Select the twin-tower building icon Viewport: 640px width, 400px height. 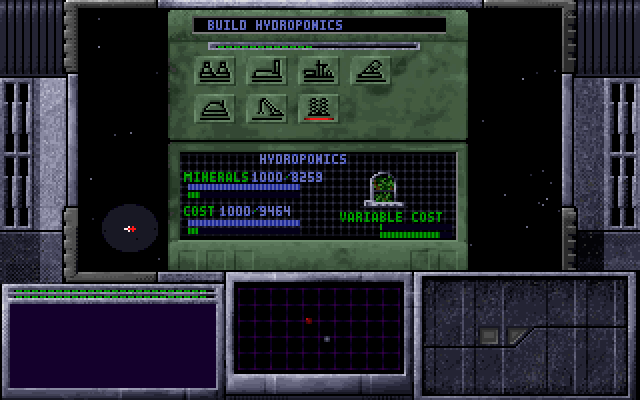click(216, 70)
